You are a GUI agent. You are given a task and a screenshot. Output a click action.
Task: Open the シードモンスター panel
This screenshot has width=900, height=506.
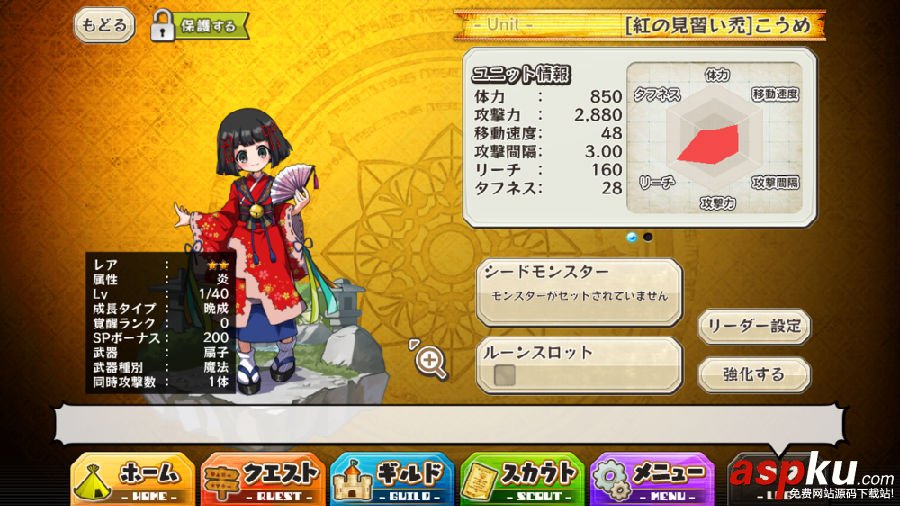(579, 291)
